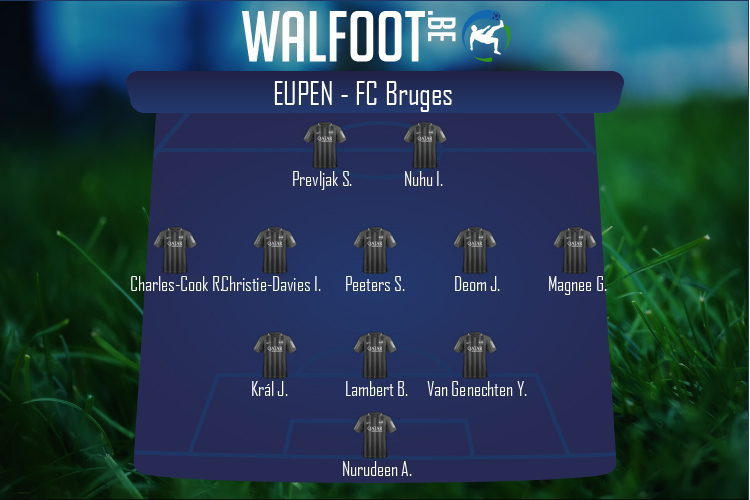Select Magnee G. in the lineup
This screenshot has width=750, height=500.
pos(575,251)
